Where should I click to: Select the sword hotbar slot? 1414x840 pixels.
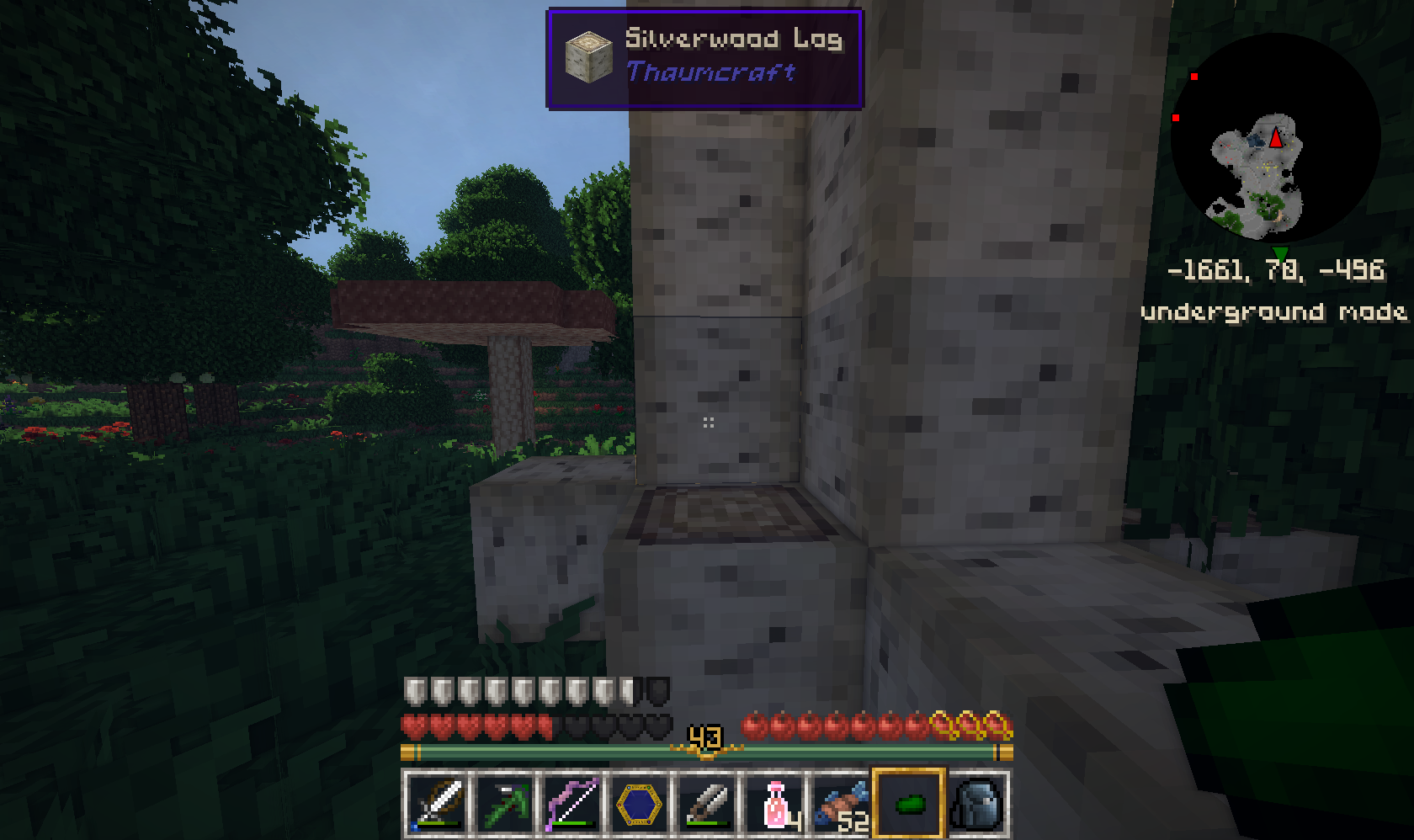point(437,804)
